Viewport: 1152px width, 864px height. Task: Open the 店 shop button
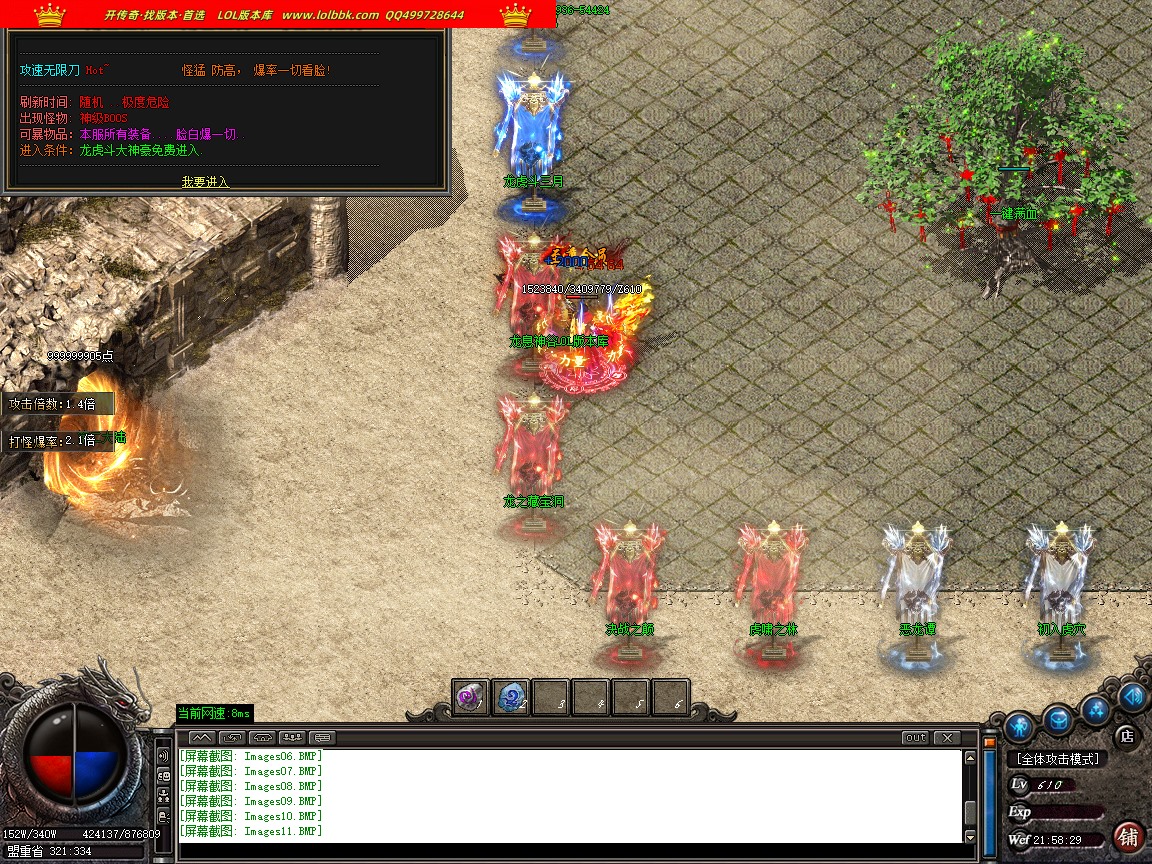tap(1127, 736)
